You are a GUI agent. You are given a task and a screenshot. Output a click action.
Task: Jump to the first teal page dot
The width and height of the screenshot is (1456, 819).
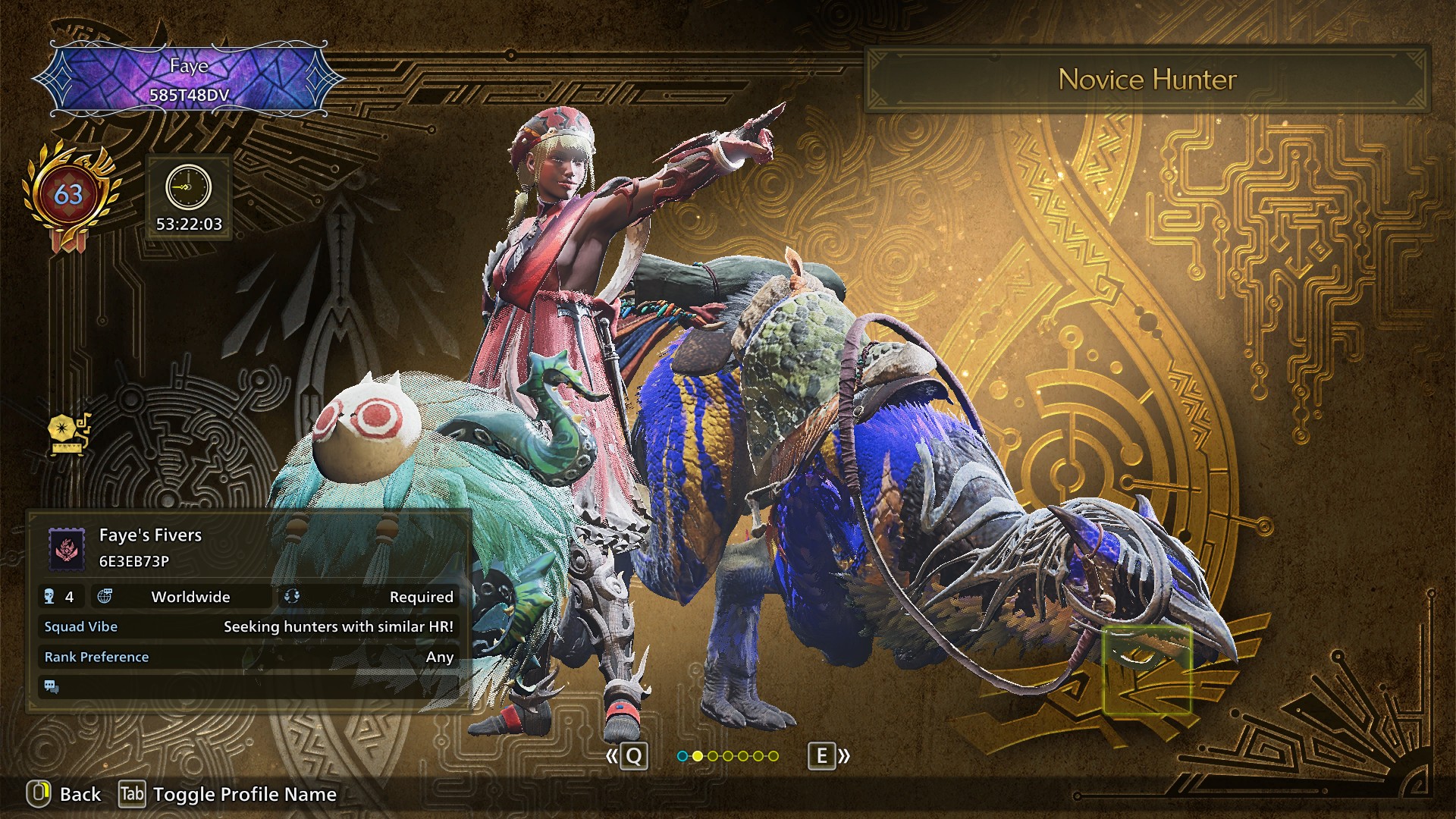pyautogui.click(x=682, y=756)
